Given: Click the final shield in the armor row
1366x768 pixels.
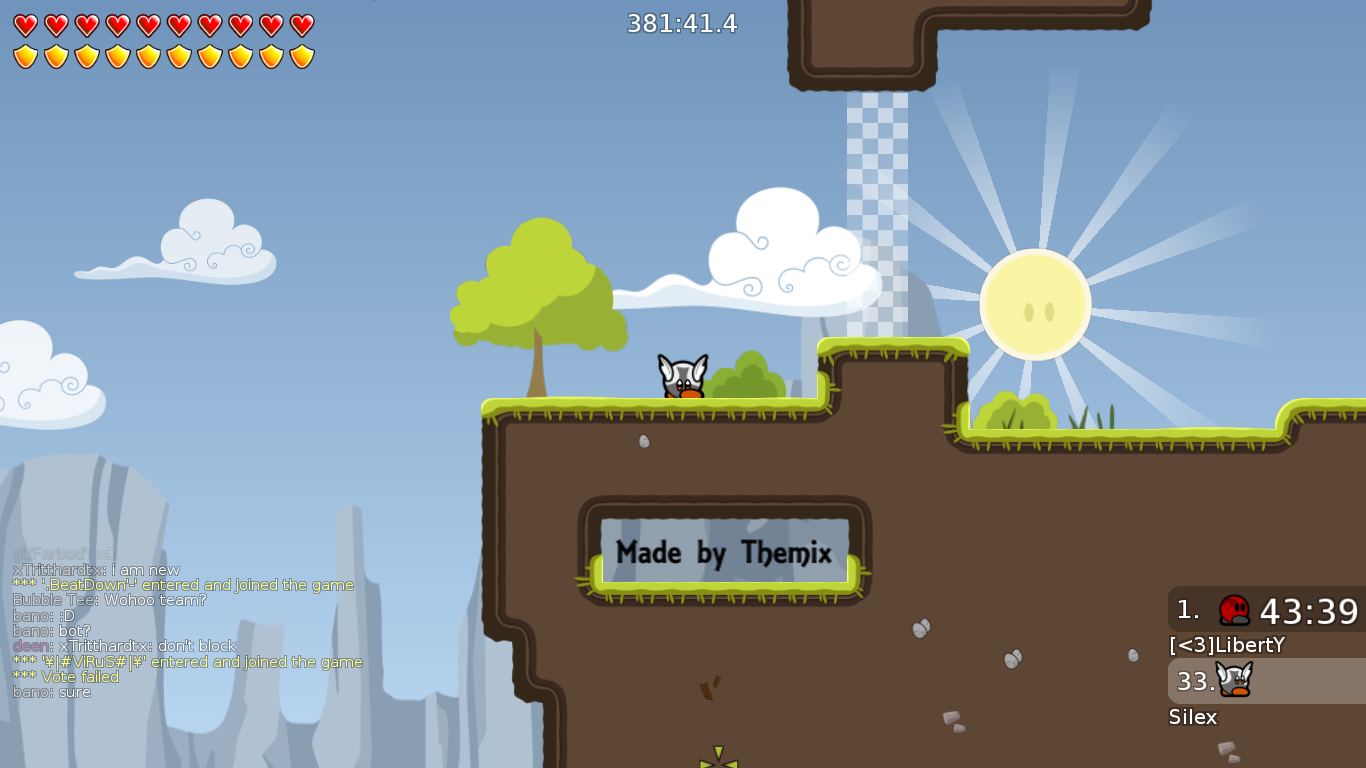Looking at the screenshot, I should 300,55.
